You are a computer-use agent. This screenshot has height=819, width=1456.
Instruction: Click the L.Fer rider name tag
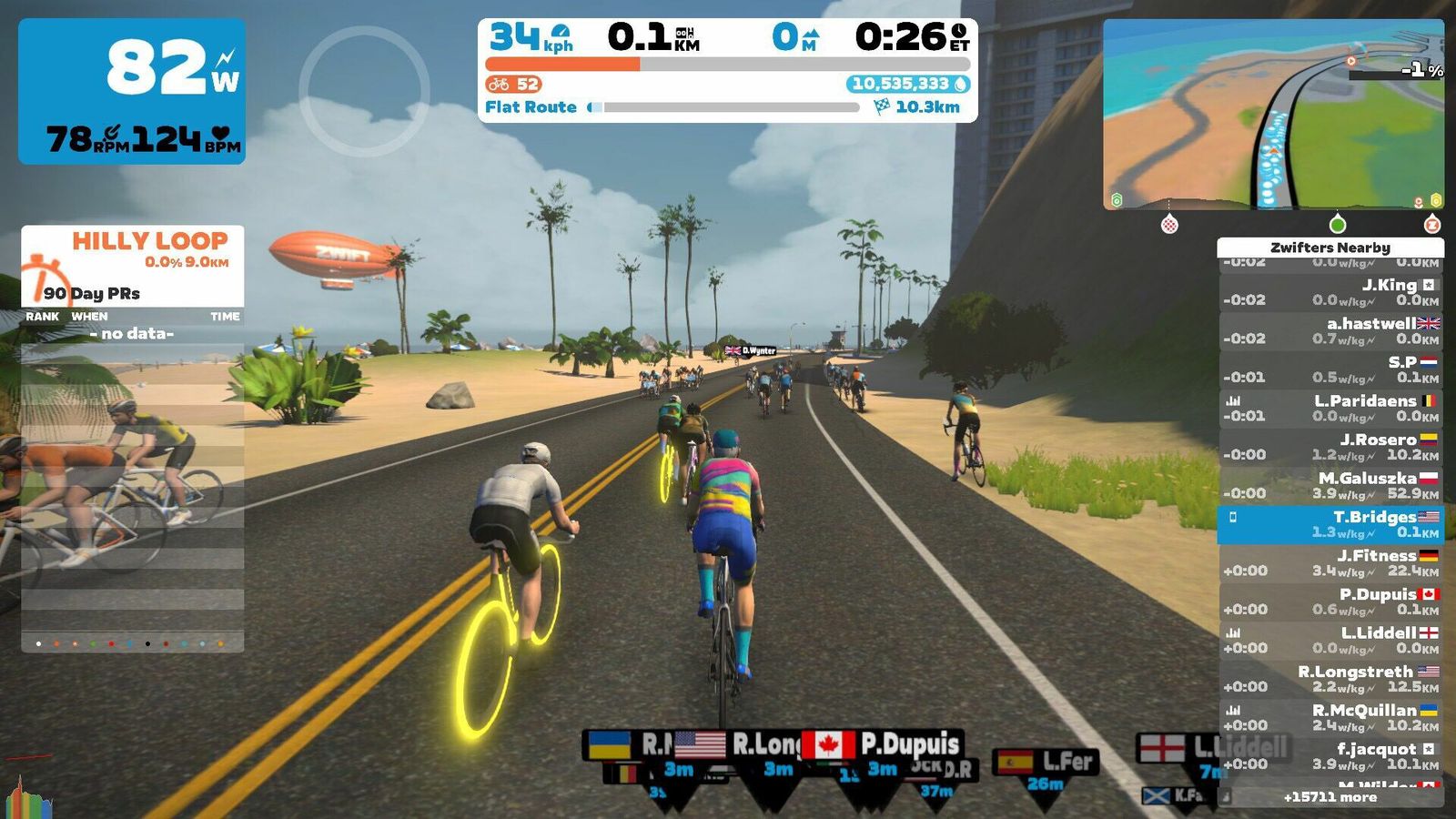click(x=1046, y=762)
